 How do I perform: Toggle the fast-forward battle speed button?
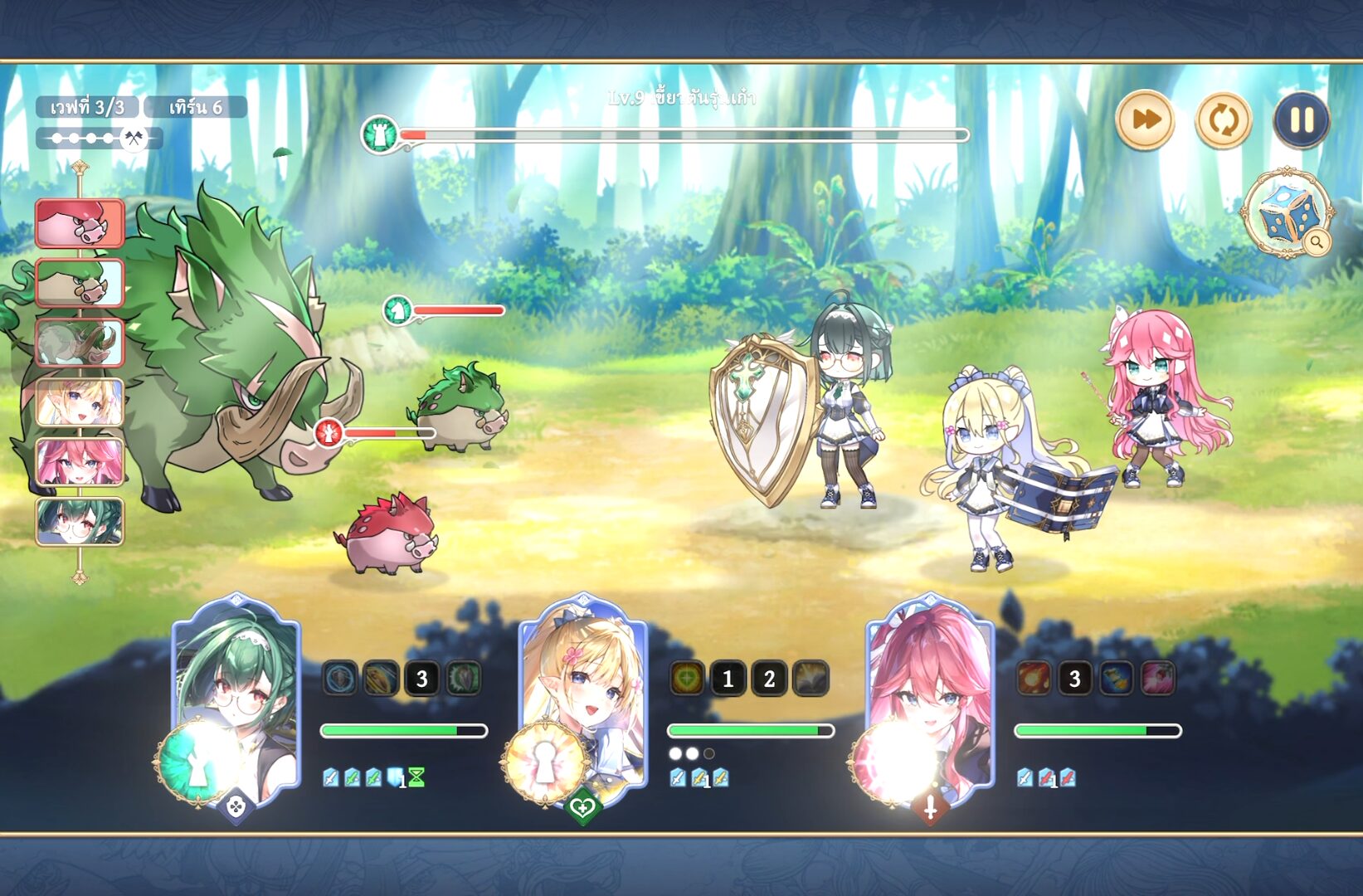coord(1144,120)
